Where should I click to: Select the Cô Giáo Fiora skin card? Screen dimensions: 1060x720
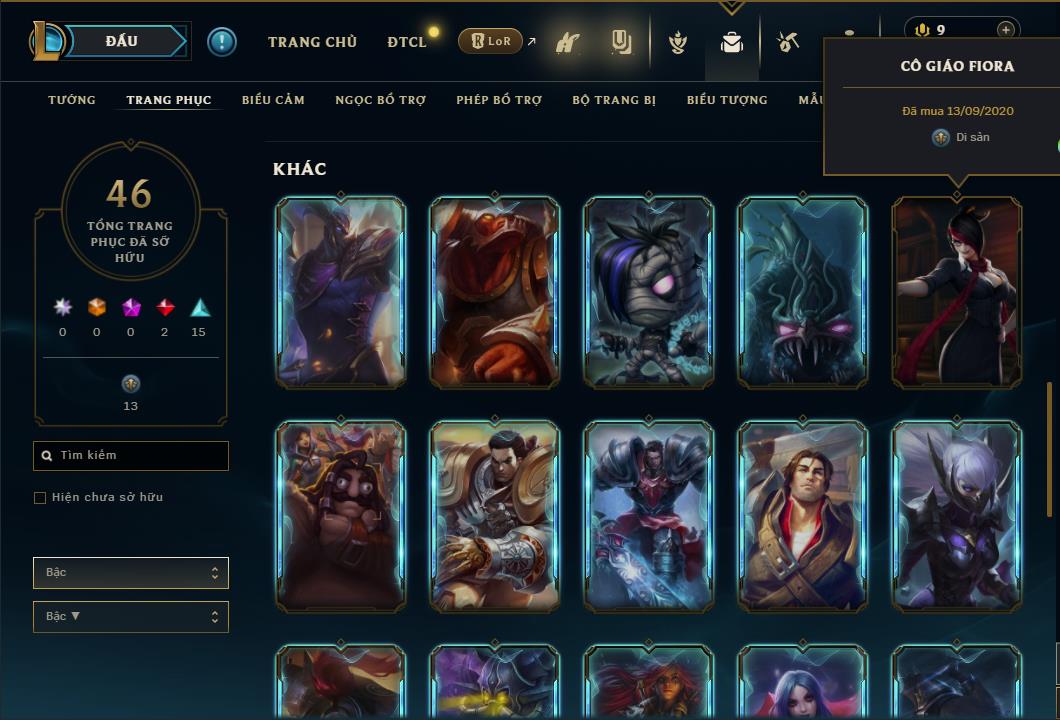point(957,292)
